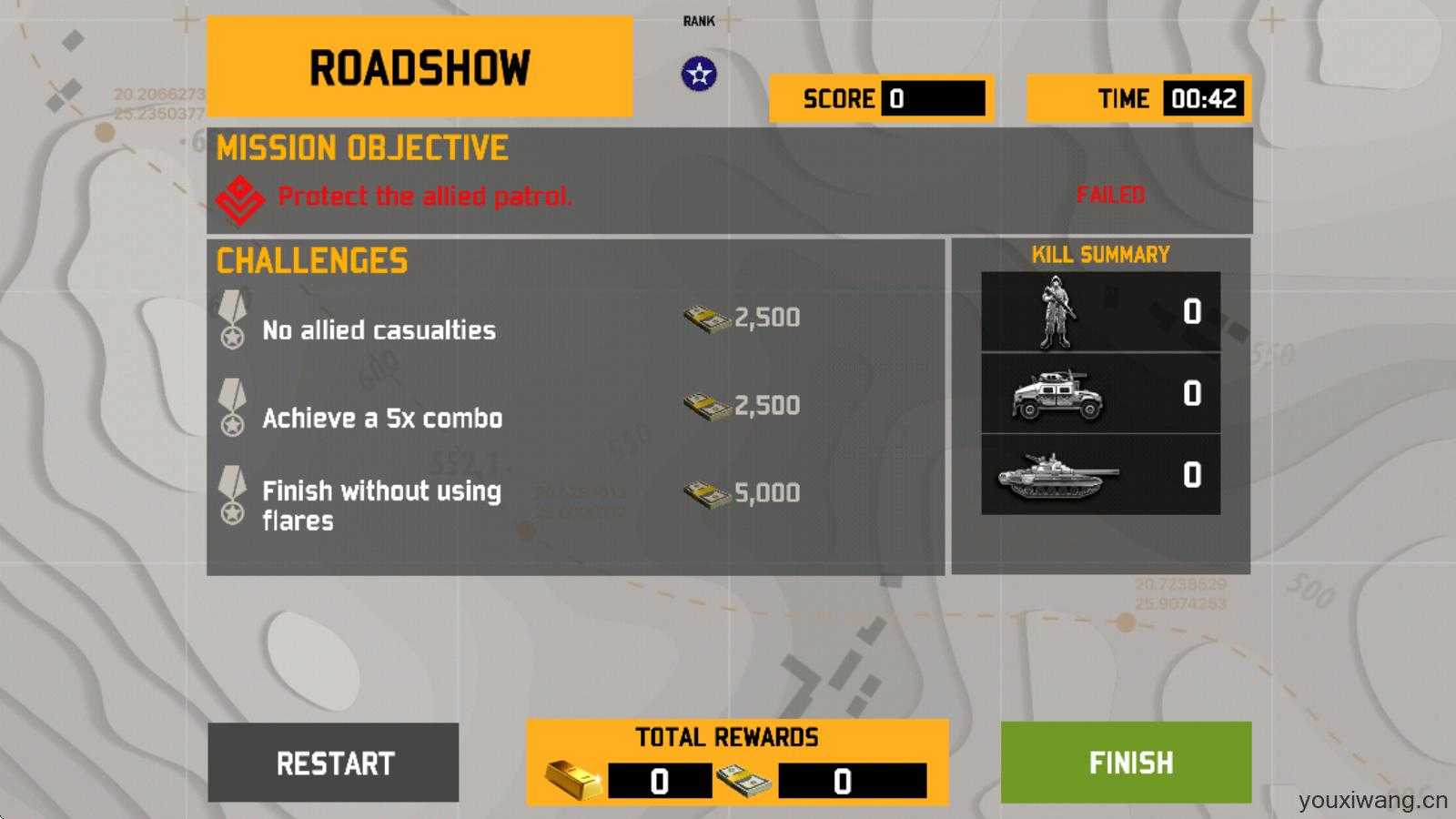Restart the Roadshow mission
This screenshot has width=1456, height=819.
pyautogui.click(x=334, y=763)
